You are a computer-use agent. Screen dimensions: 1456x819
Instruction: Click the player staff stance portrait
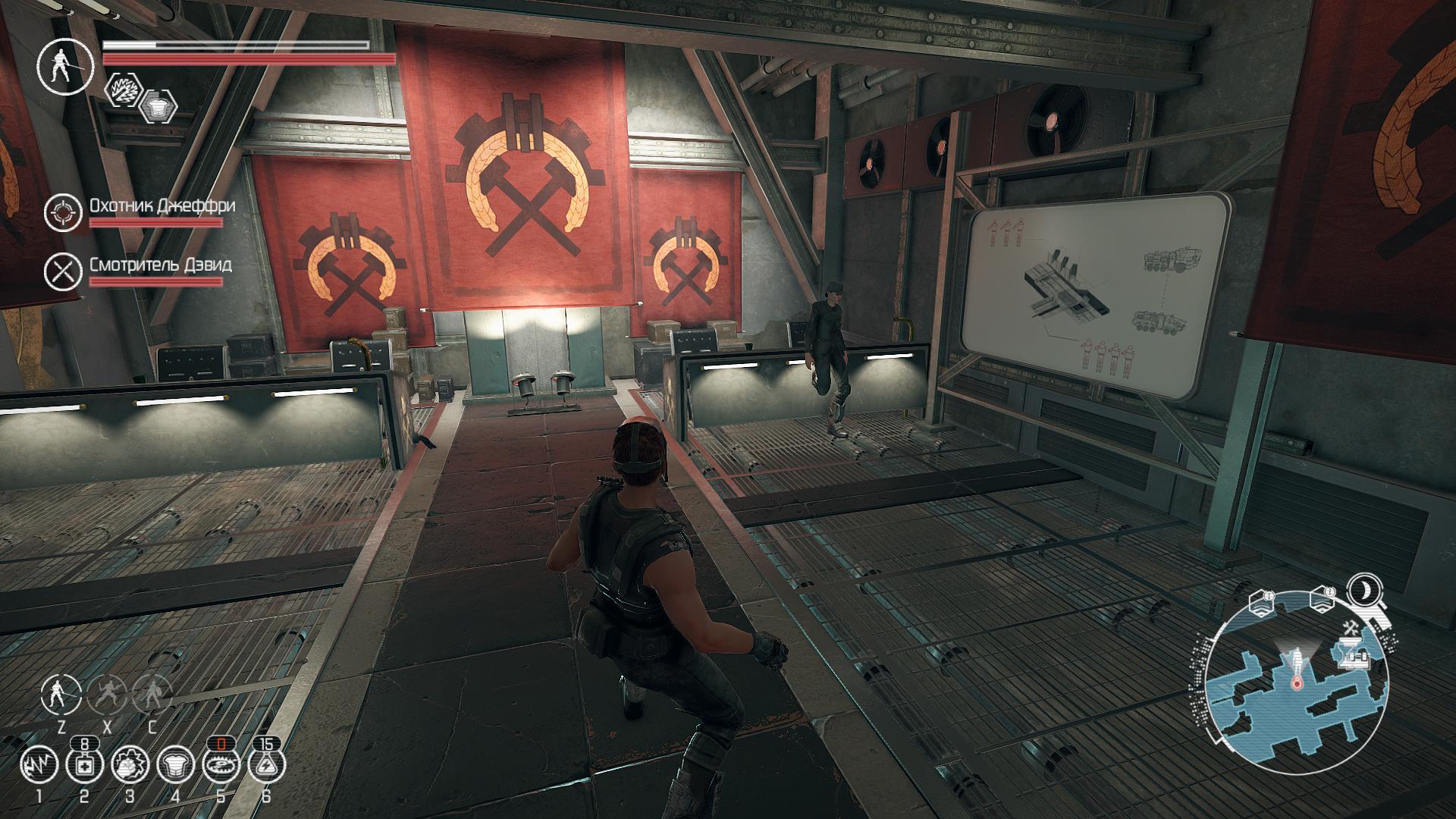pyautogui.click(x=66, y=65)
